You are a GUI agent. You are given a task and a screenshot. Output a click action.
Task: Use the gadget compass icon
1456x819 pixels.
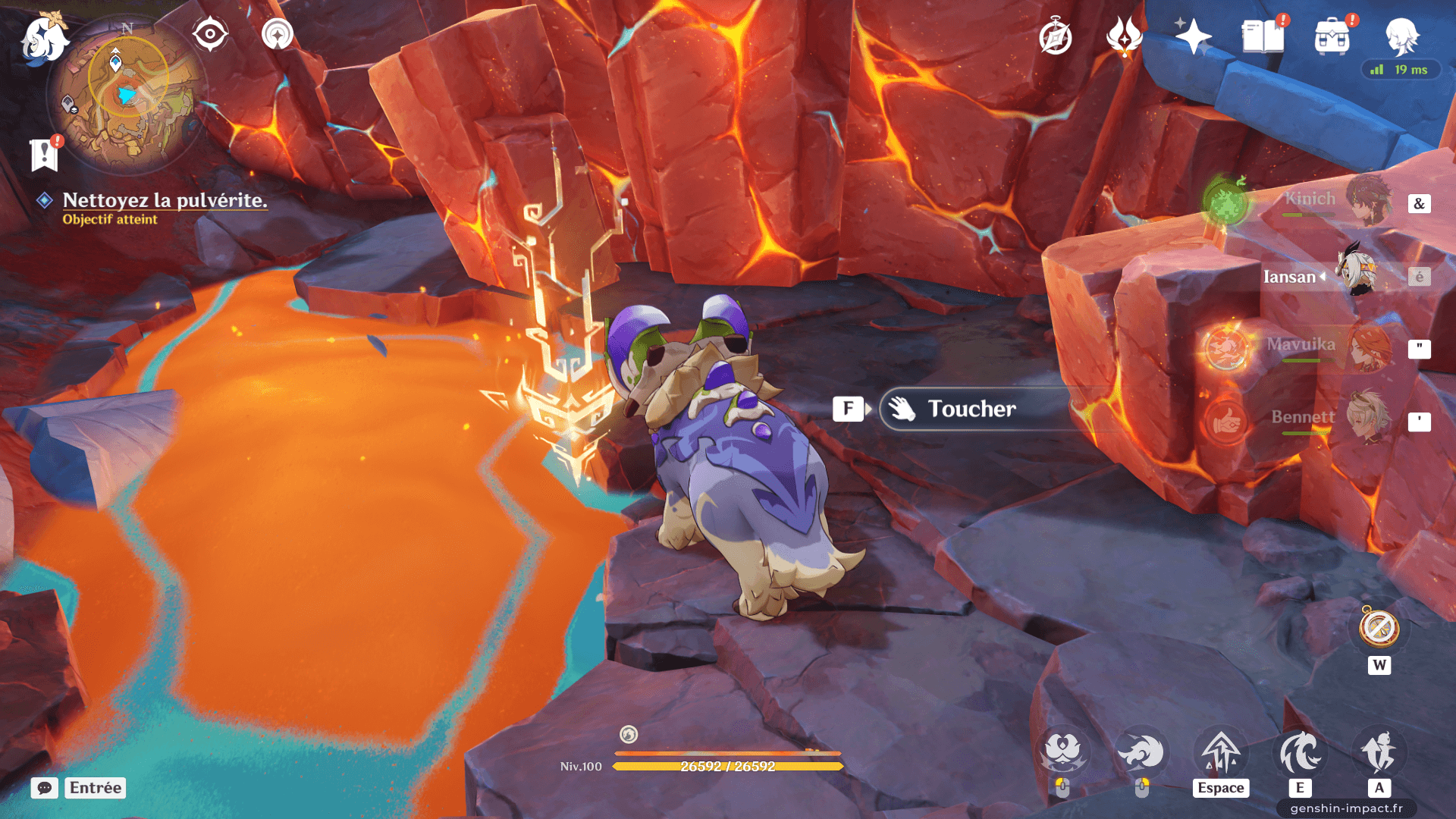click(x=1379, y=629)
